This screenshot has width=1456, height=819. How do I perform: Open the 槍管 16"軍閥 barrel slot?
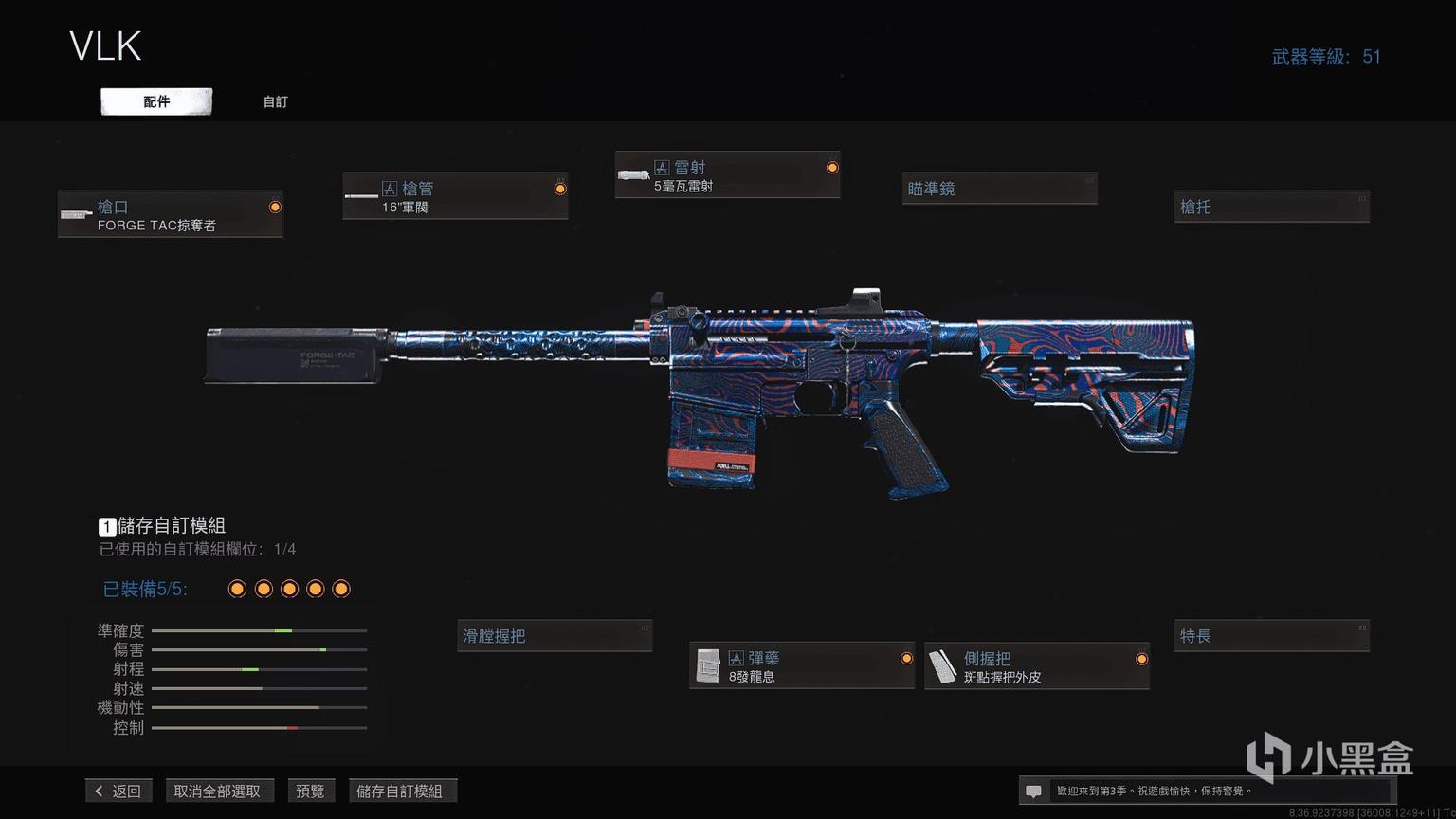click(455, 196)
